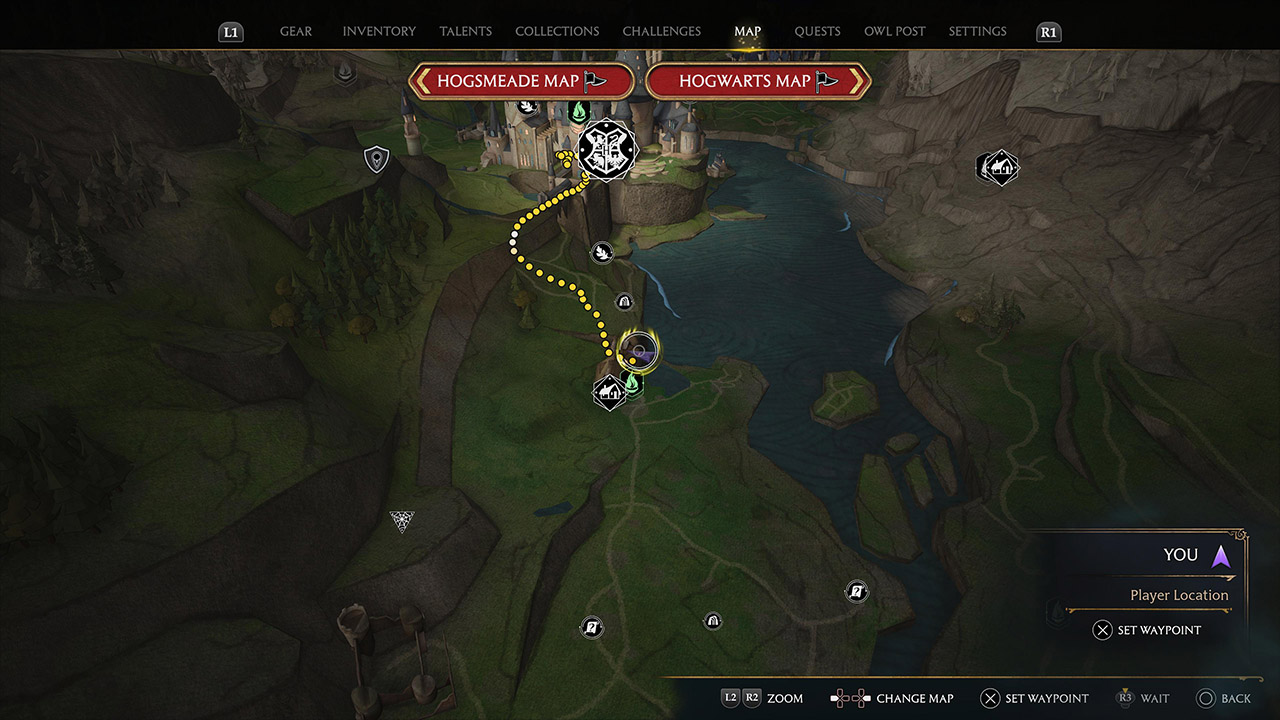This screenshot has width=1280, height=720.
Task: Switch to the Inventory tab
Action: [x=379, y=31]
